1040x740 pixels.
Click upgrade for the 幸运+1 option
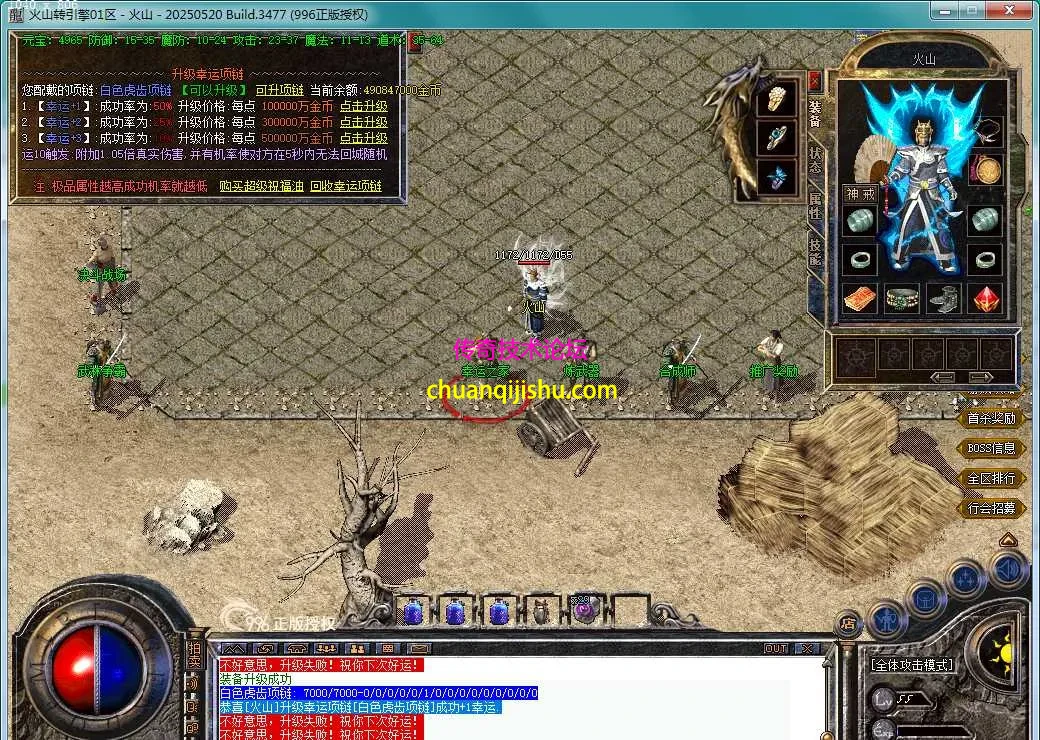363,106
